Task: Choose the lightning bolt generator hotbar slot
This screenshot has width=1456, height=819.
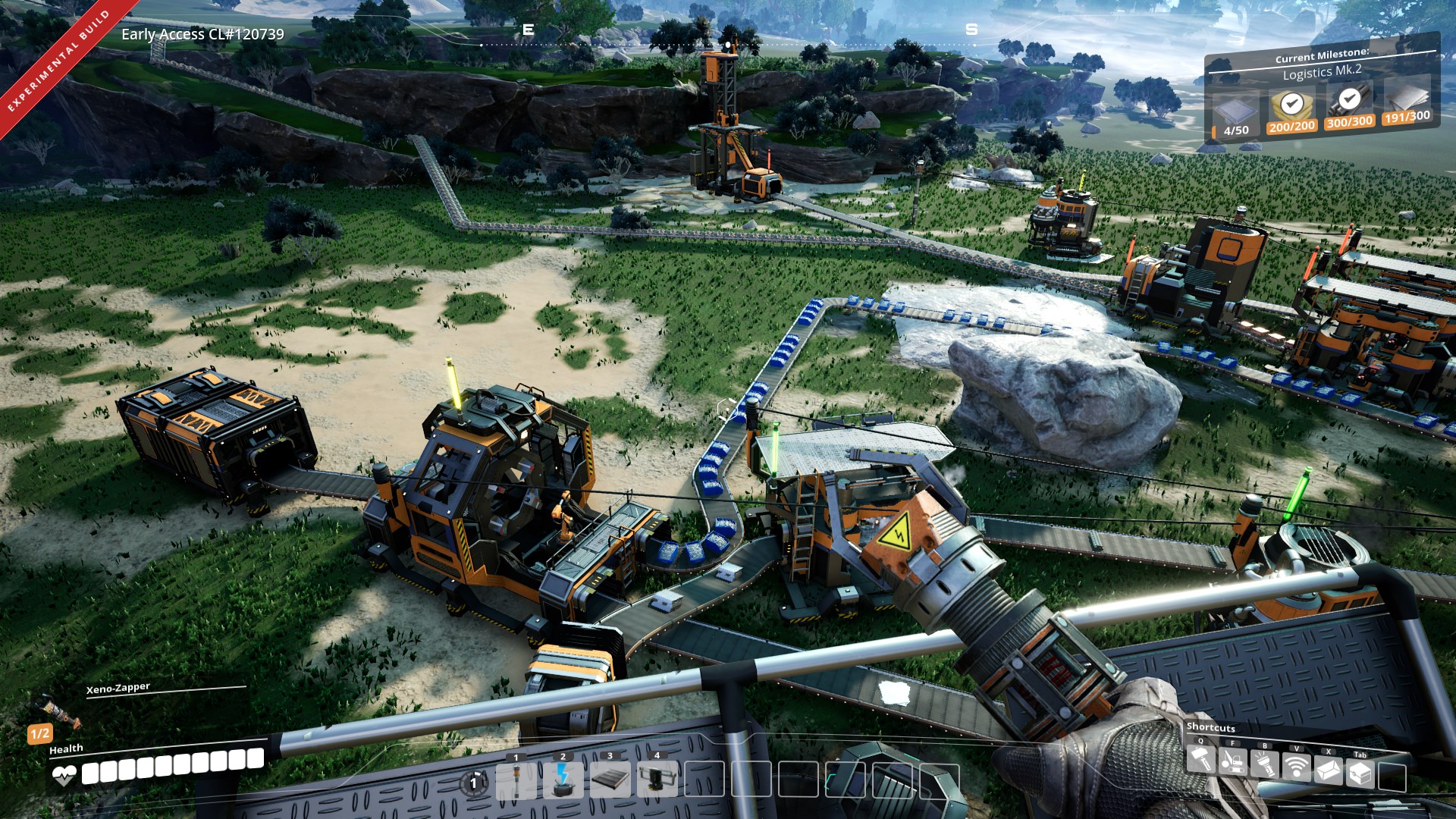Action: pos(563,780)
